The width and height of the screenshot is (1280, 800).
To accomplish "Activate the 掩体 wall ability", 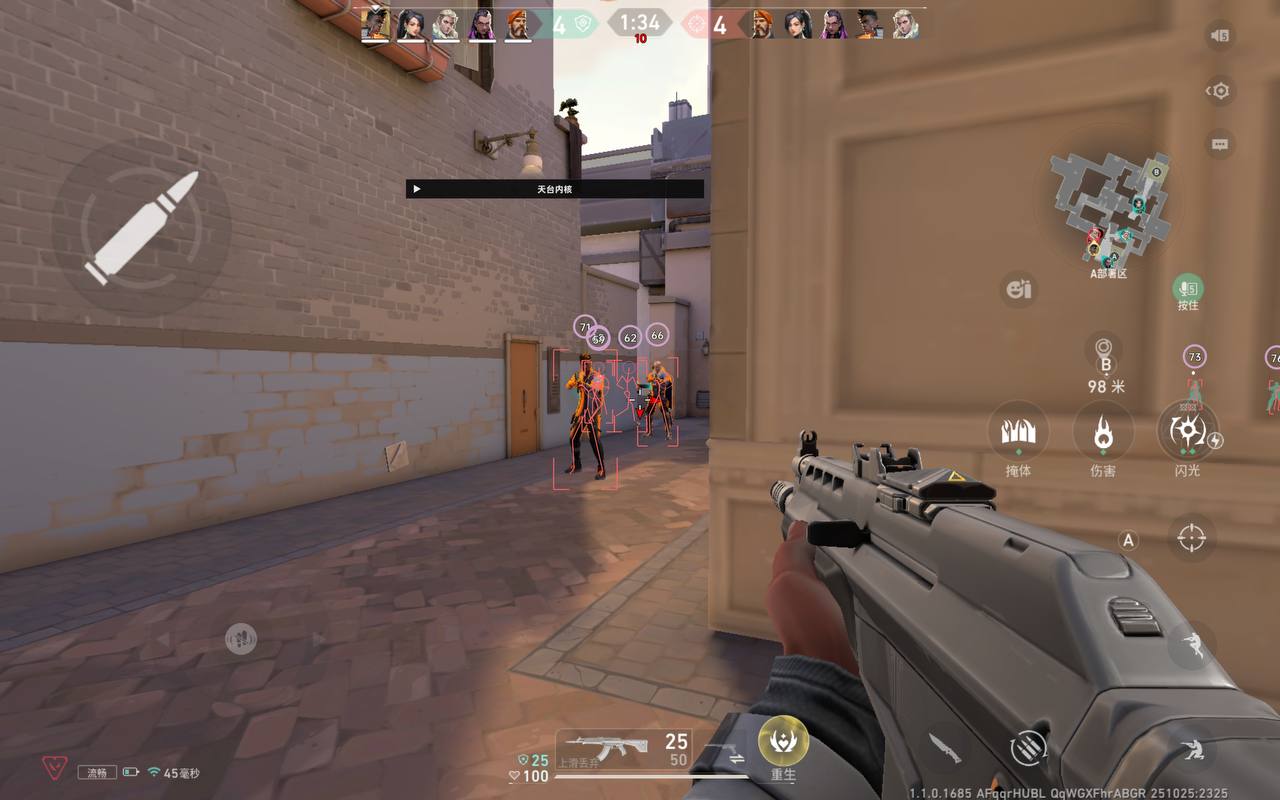I will tap(1018, 433).
